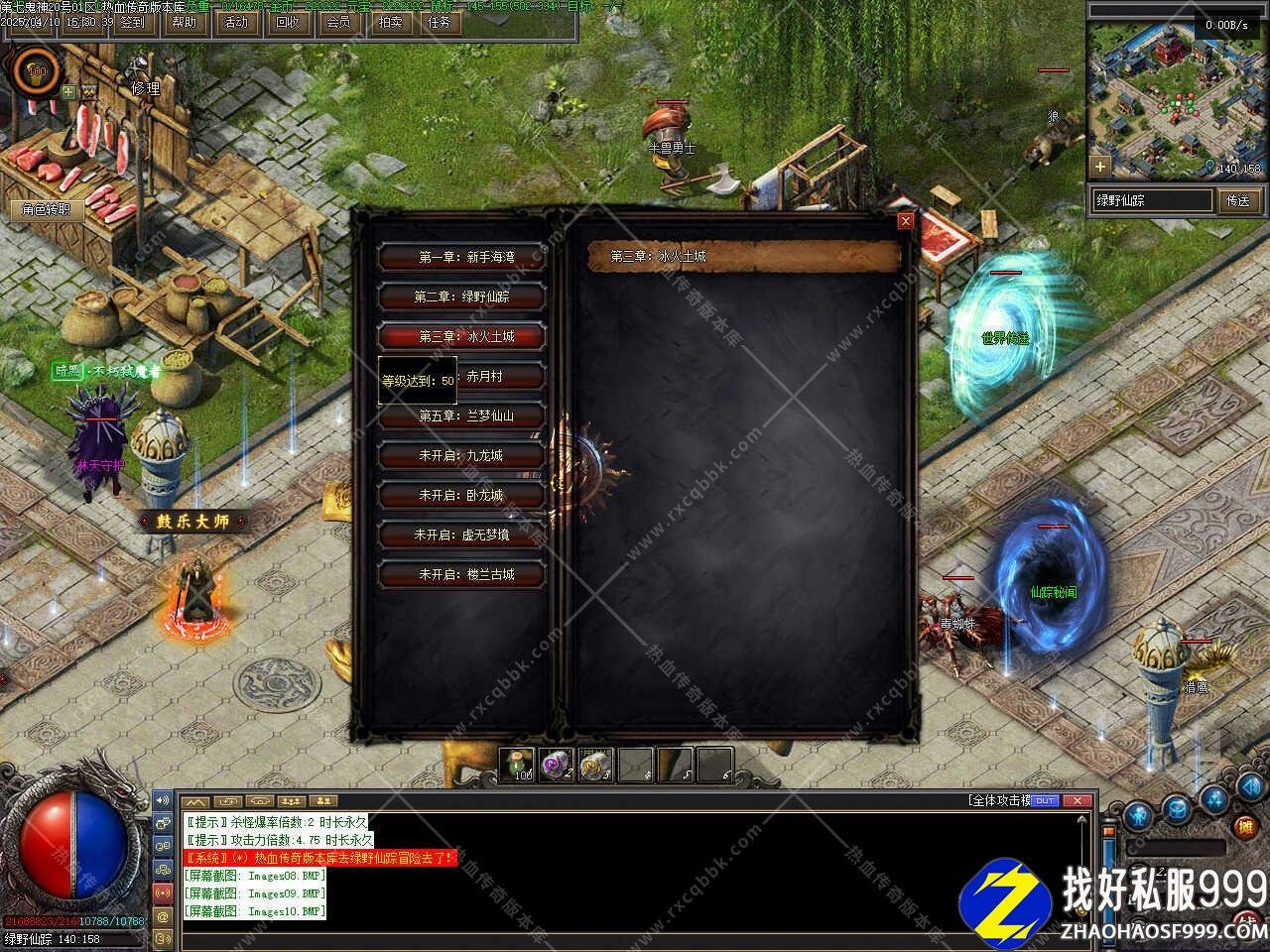This screenshot has height=952, width=1270.
Task: Select chapter one 新手海湾
Action: click(461, 257)
